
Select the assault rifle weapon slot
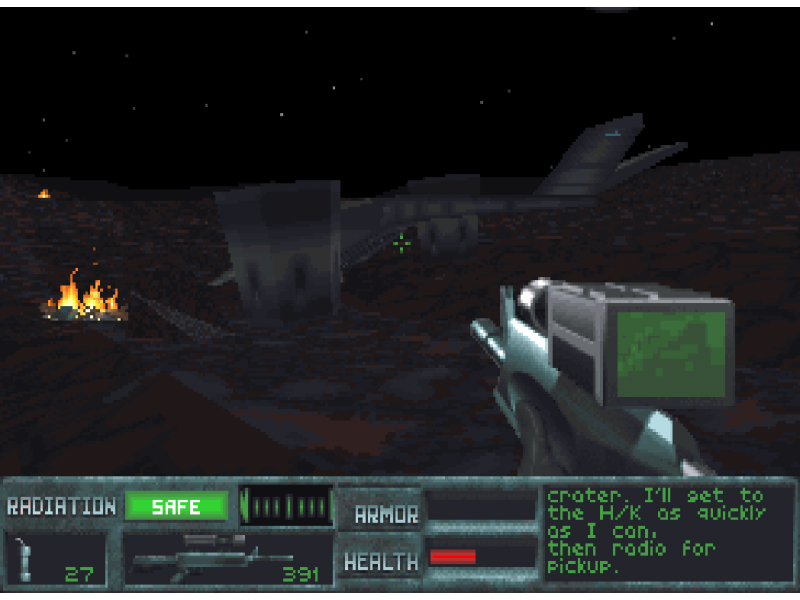pyautogui.click(x=227, y=558)
